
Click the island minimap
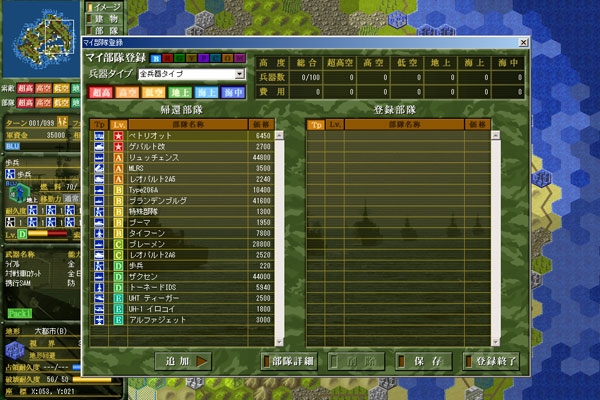[x=42, y=37]
